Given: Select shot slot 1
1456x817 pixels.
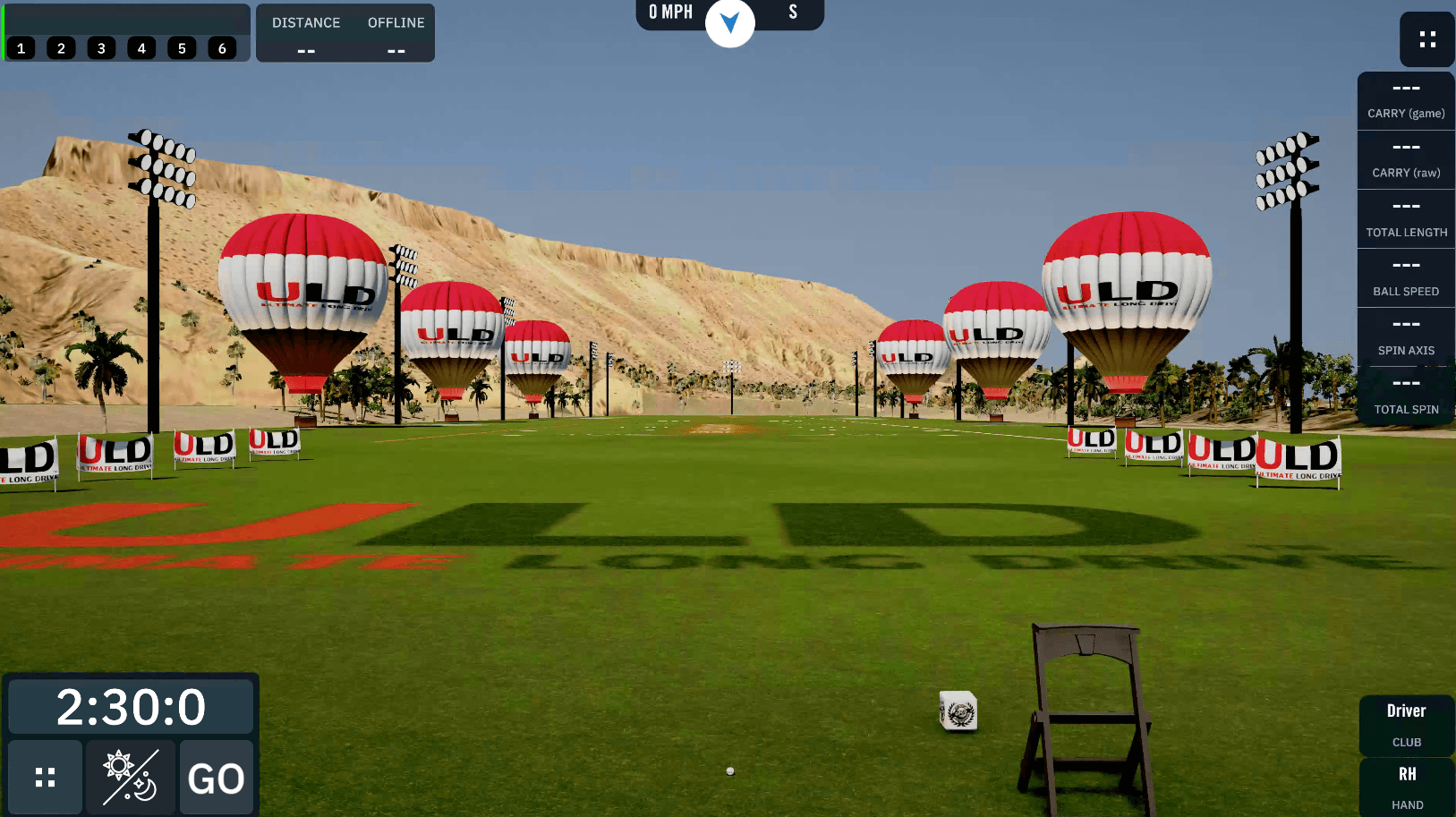Looking at the screenshot, I should pos(21,48).
